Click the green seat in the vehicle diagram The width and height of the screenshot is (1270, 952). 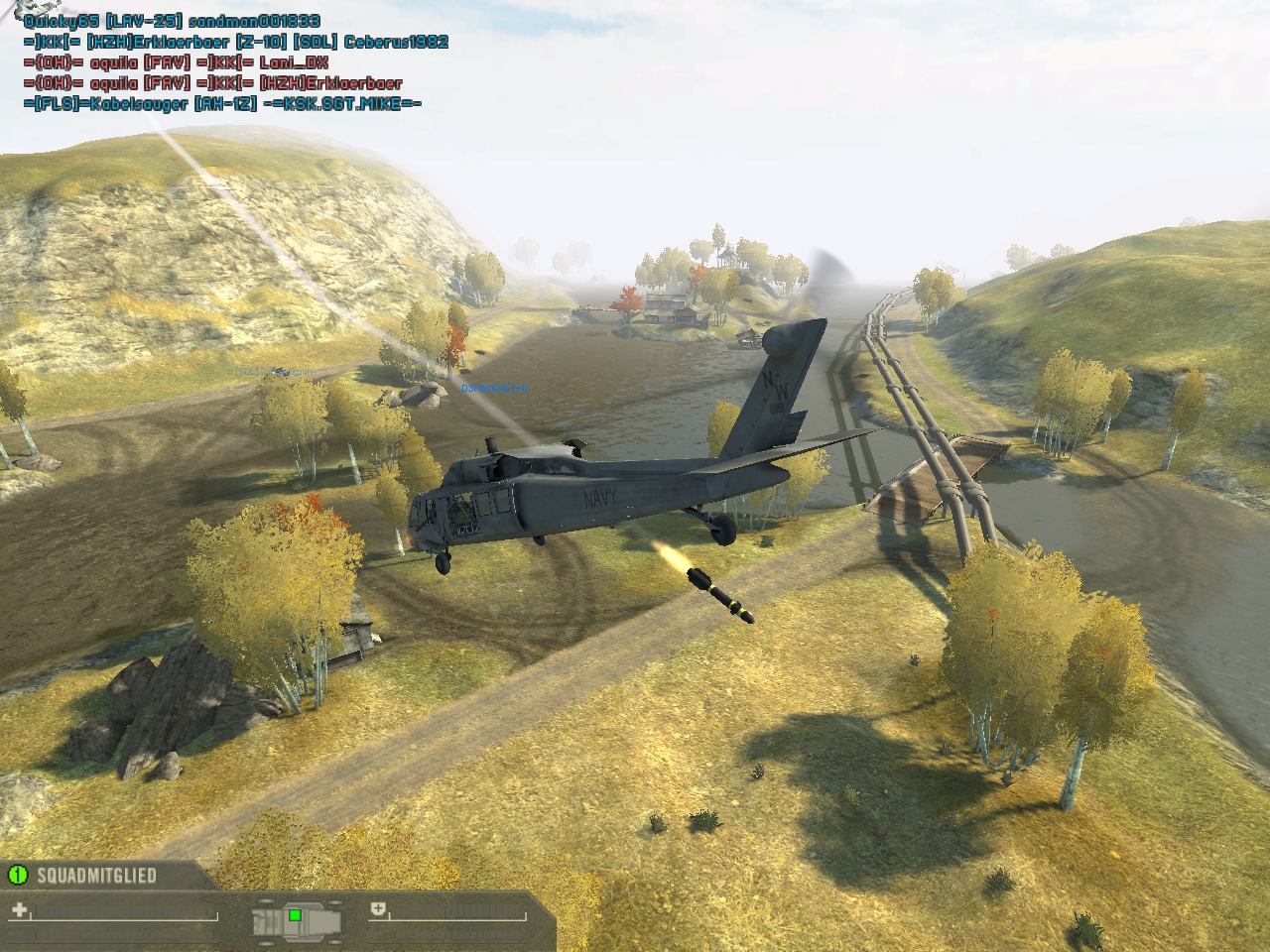click(x=295, y=915)
